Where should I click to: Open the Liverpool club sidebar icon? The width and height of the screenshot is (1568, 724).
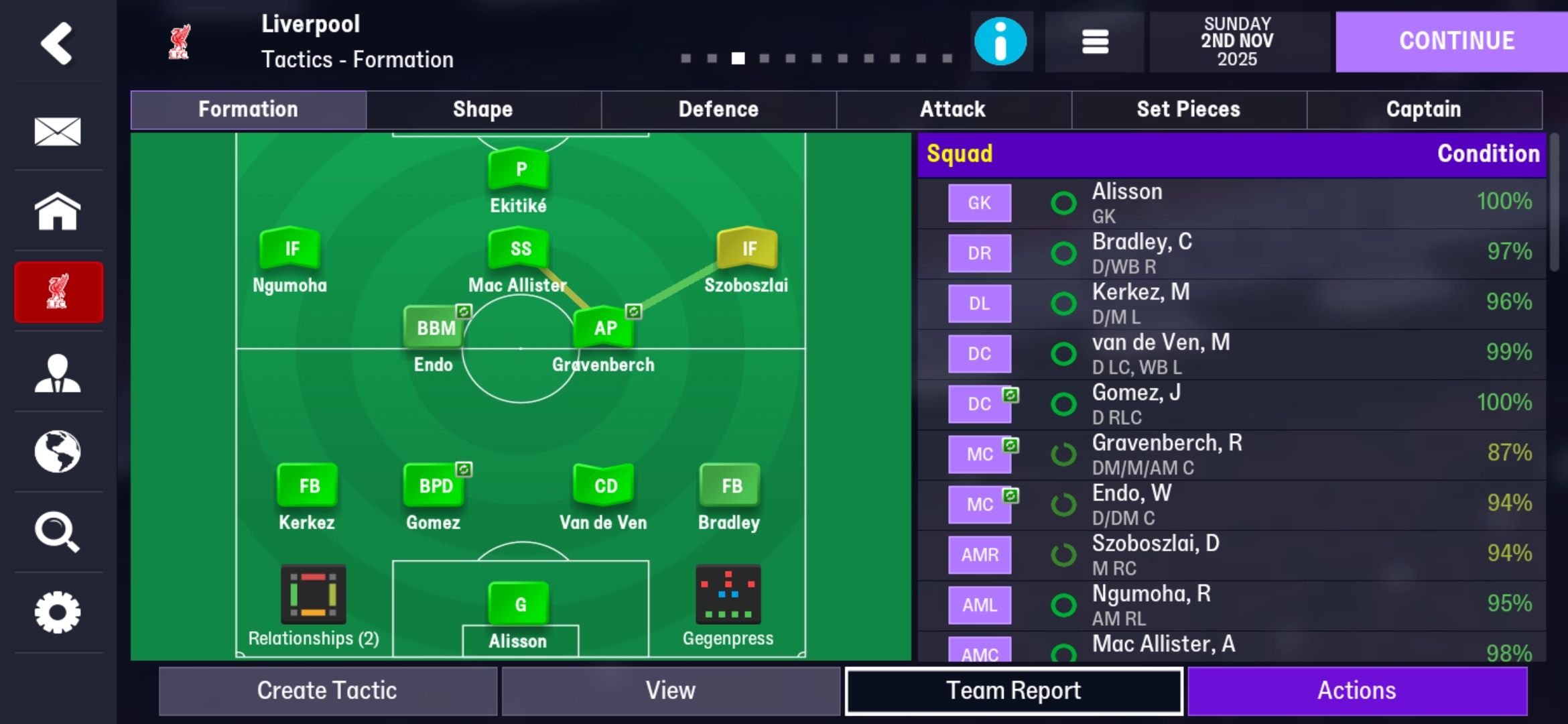(x=58, y=292)
